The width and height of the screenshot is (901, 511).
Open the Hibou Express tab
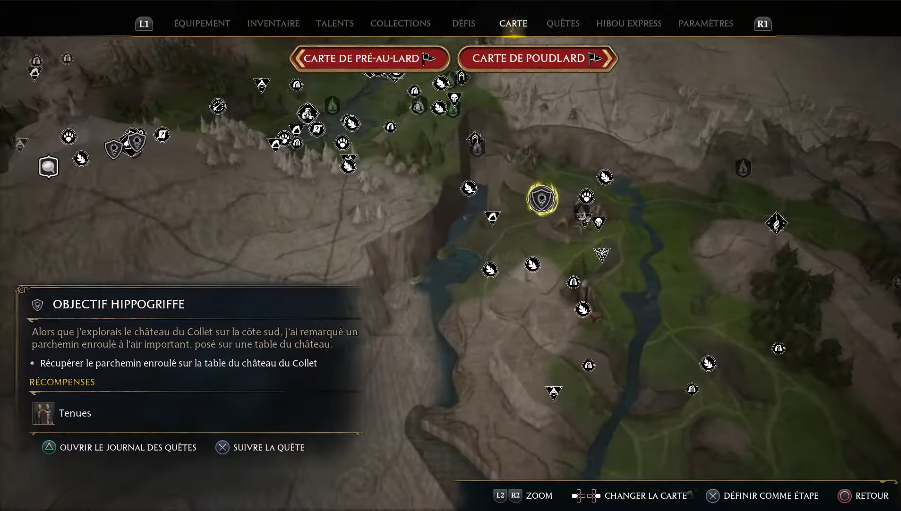pyautogui.click(x=629, y=23)
